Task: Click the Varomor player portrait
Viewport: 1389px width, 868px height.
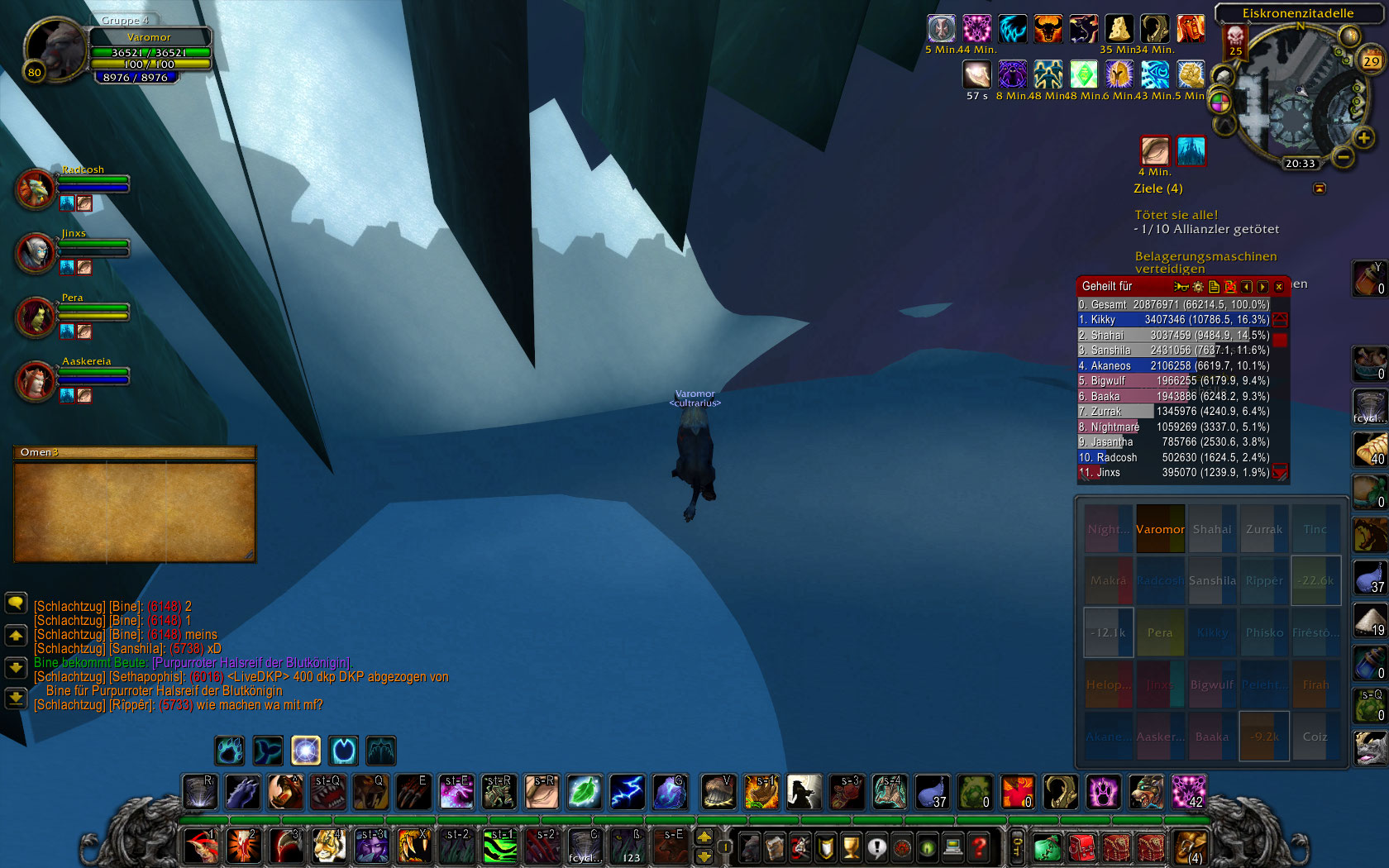Action: tap(55, 48)
